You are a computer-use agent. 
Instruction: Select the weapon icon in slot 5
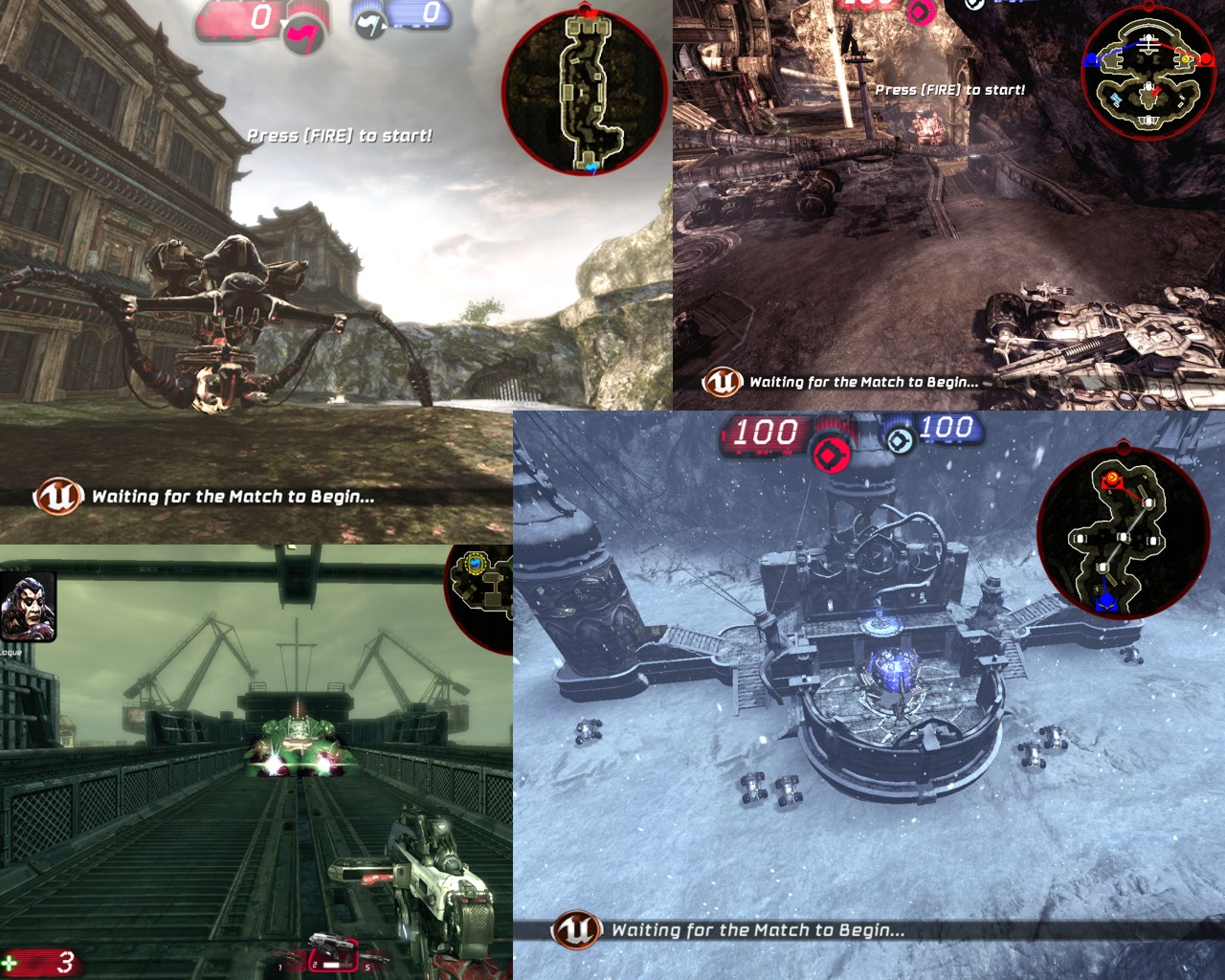tap(374, 957)
